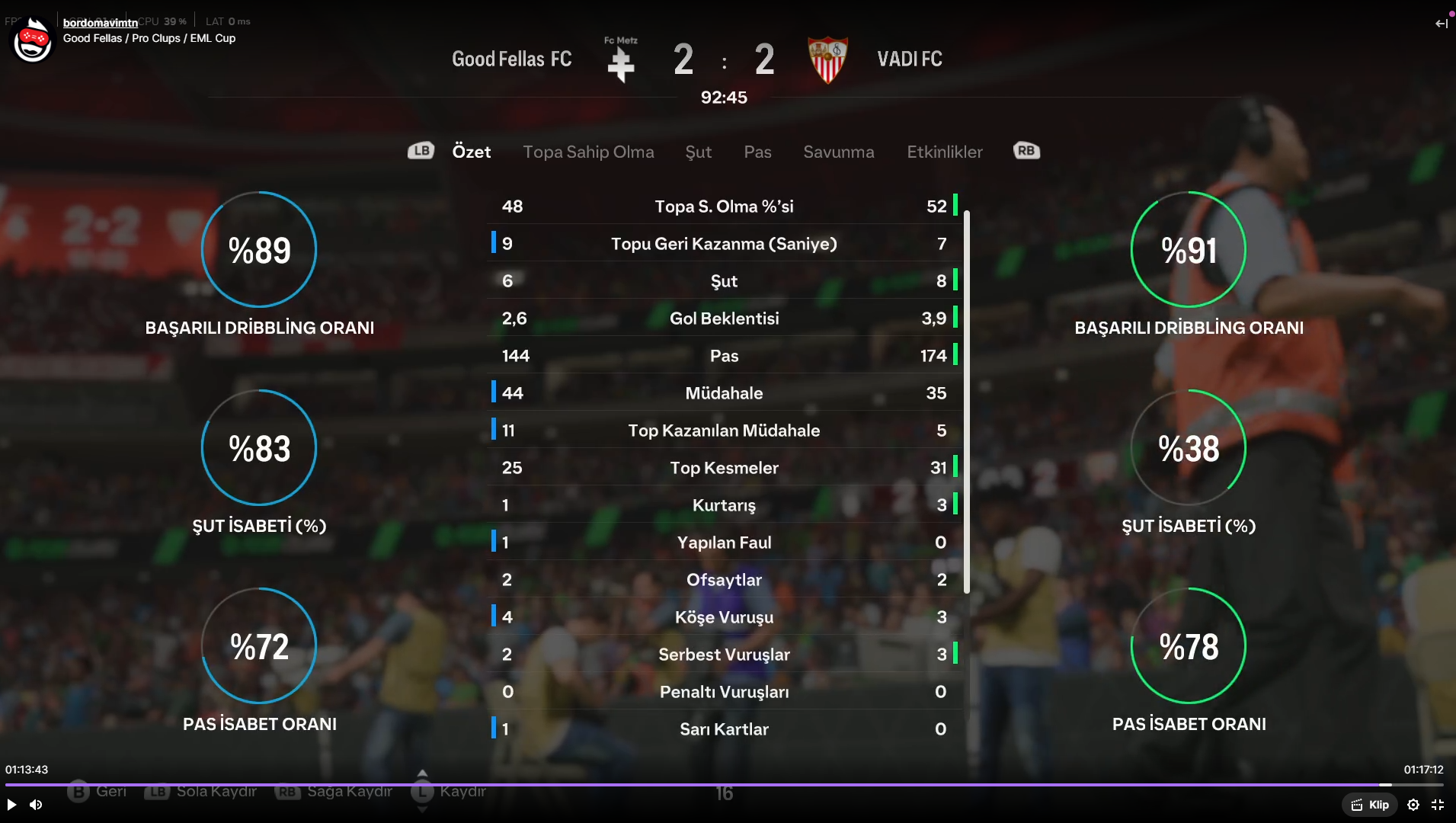The width and height of the screenshot is (1456, 823).
Task: Select the Şut stats tab
Action: [x=698, y=152]
